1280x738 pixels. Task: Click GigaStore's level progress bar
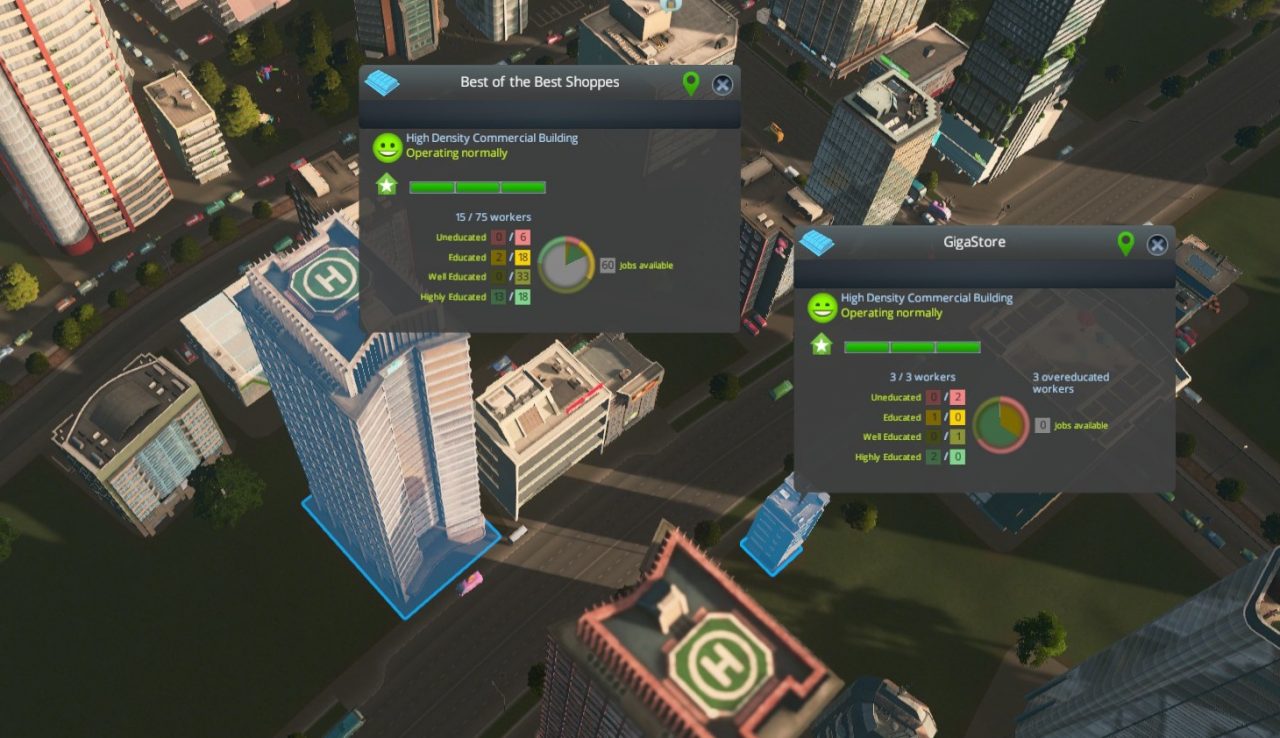[x=912, y=346]
